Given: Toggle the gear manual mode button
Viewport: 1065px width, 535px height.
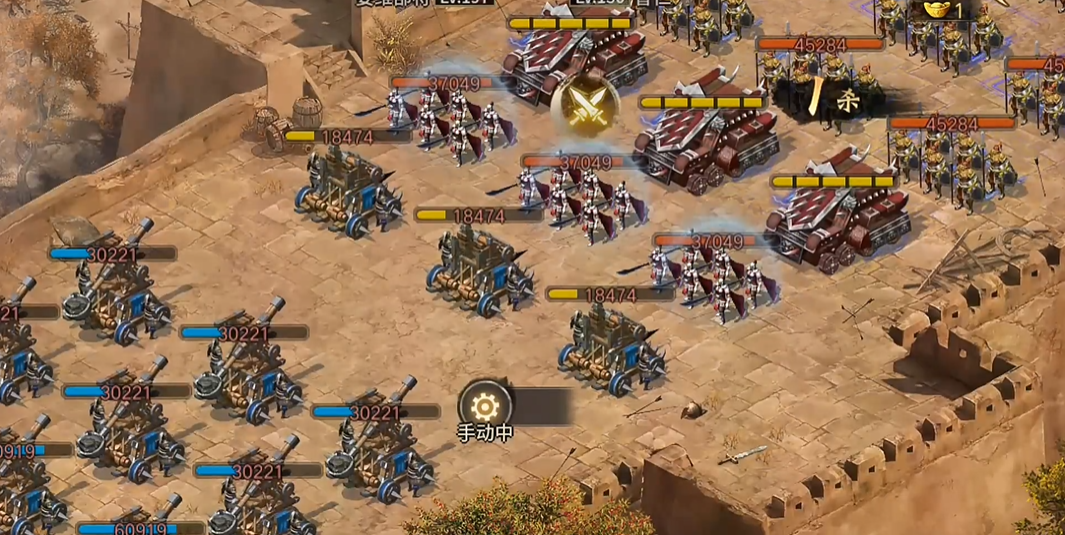Looking at the screenshot, I should [x=485, y=406].
